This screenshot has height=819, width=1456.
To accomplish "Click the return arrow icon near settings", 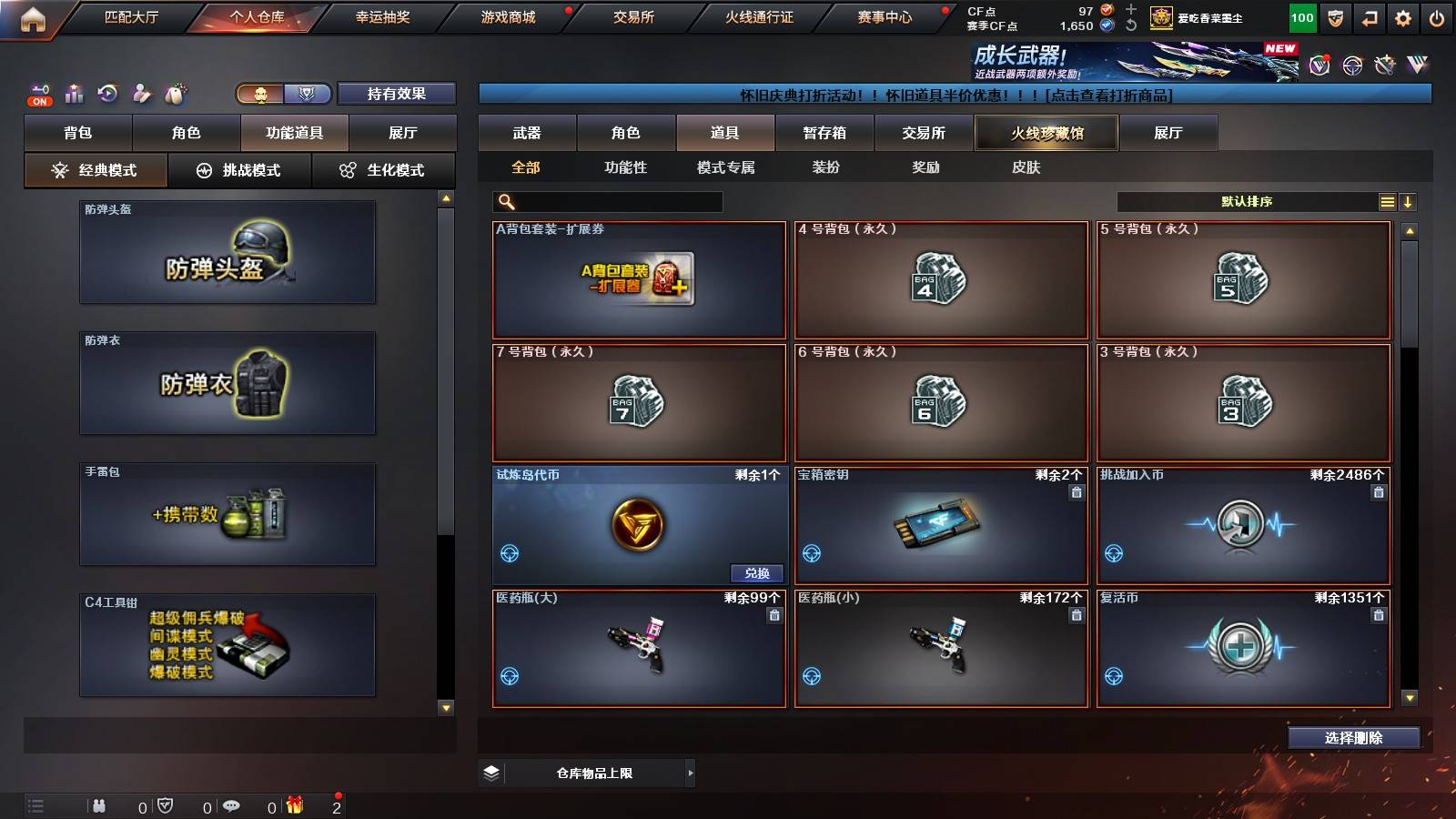I will coord(1368,18).
